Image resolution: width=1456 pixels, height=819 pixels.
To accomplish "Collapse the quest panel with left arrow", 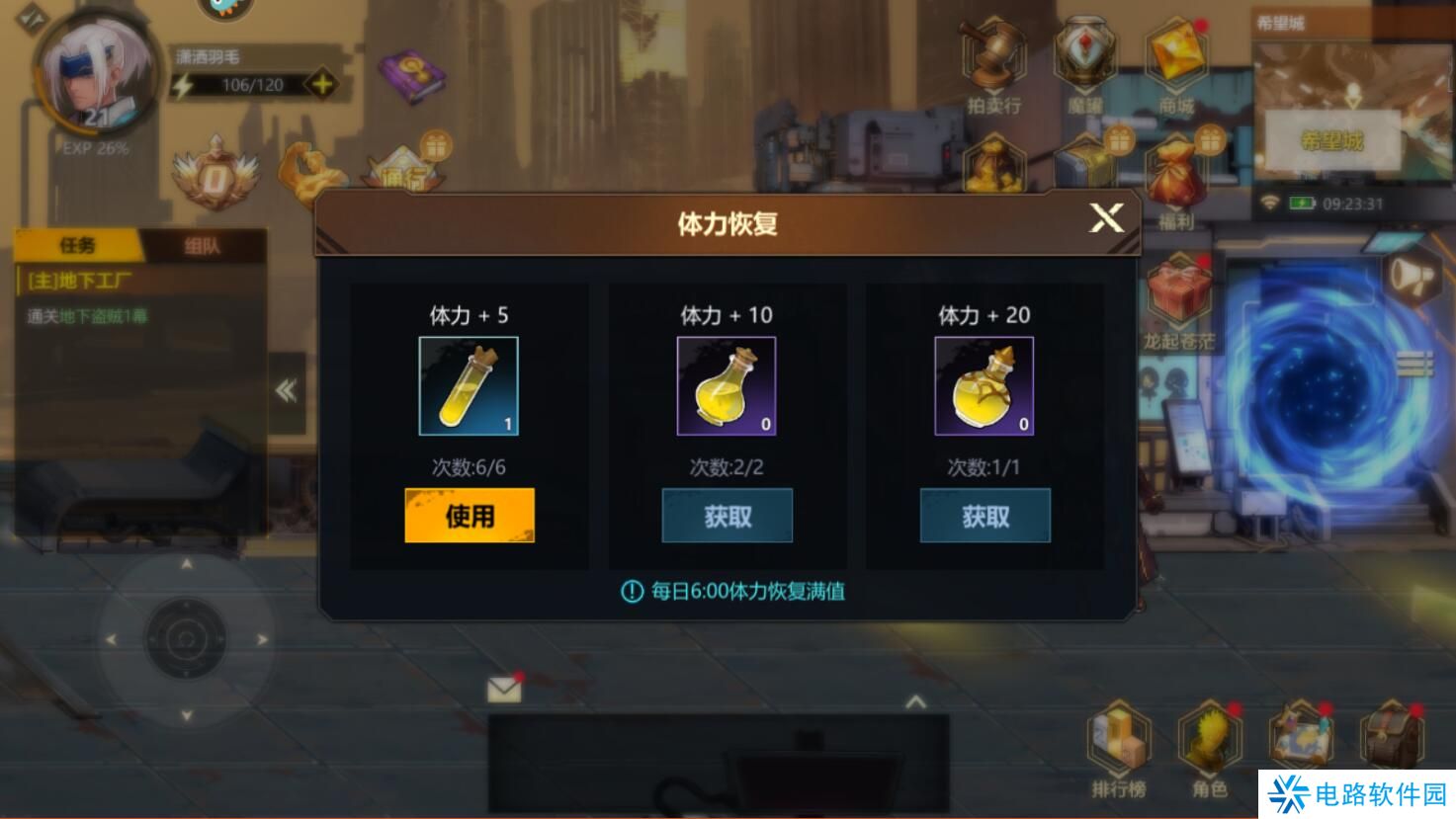I will [287, 390].
